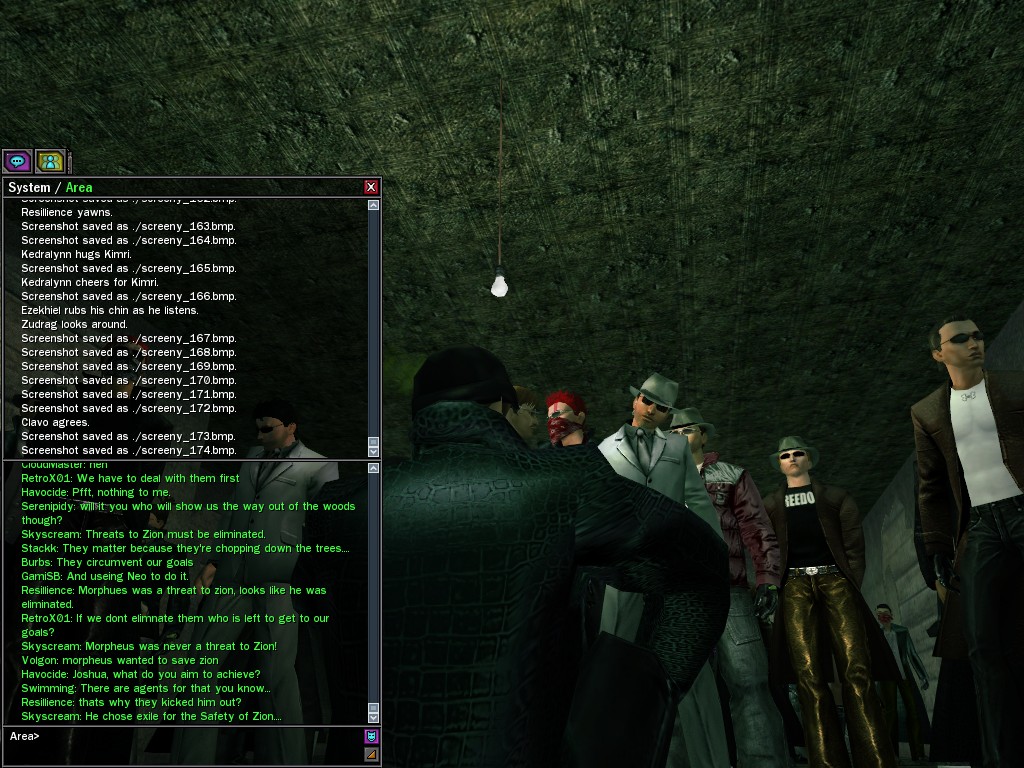The image size is (1024, 768).
Task: Open the purple mask emote icon
Action: (x=371, y=737)
